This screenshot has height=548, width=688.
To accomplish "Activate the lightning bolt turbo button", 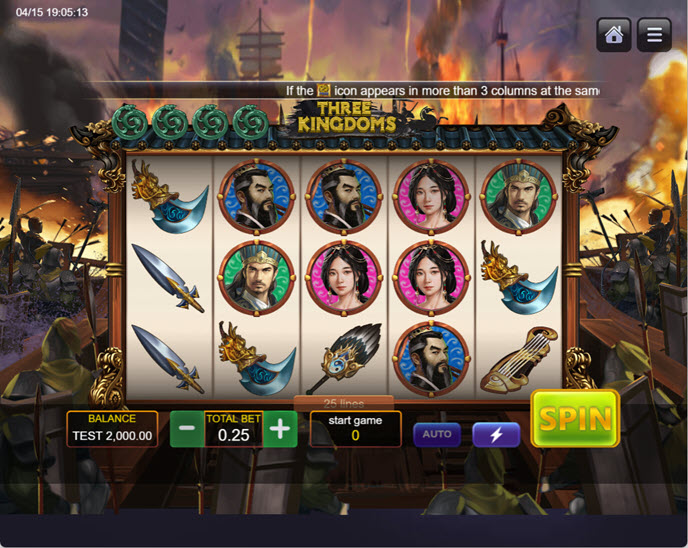I will (496, 434).
